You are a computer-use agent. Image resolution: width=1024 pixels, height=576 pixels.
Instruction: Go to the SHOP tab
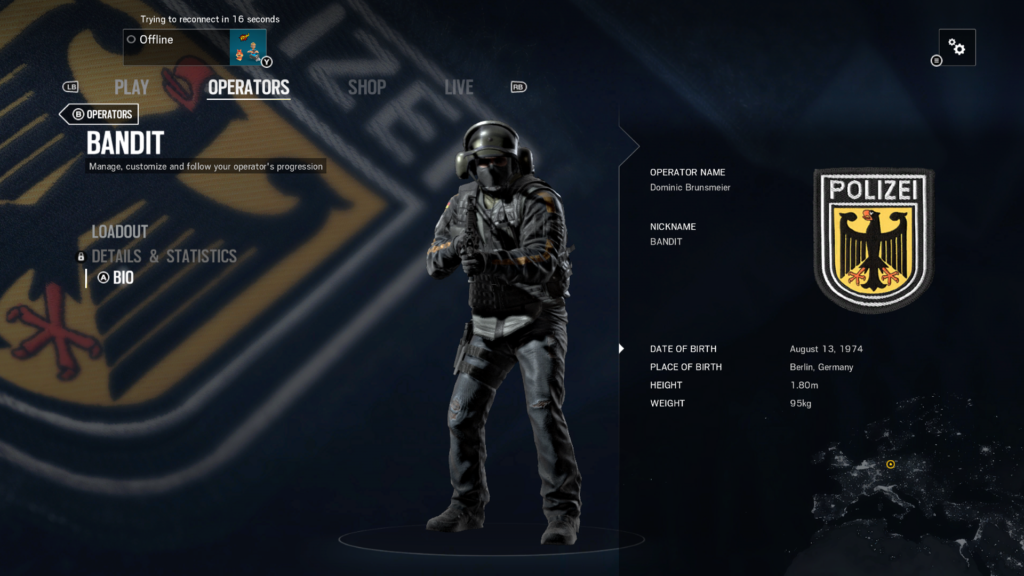[x=366, y=88]
